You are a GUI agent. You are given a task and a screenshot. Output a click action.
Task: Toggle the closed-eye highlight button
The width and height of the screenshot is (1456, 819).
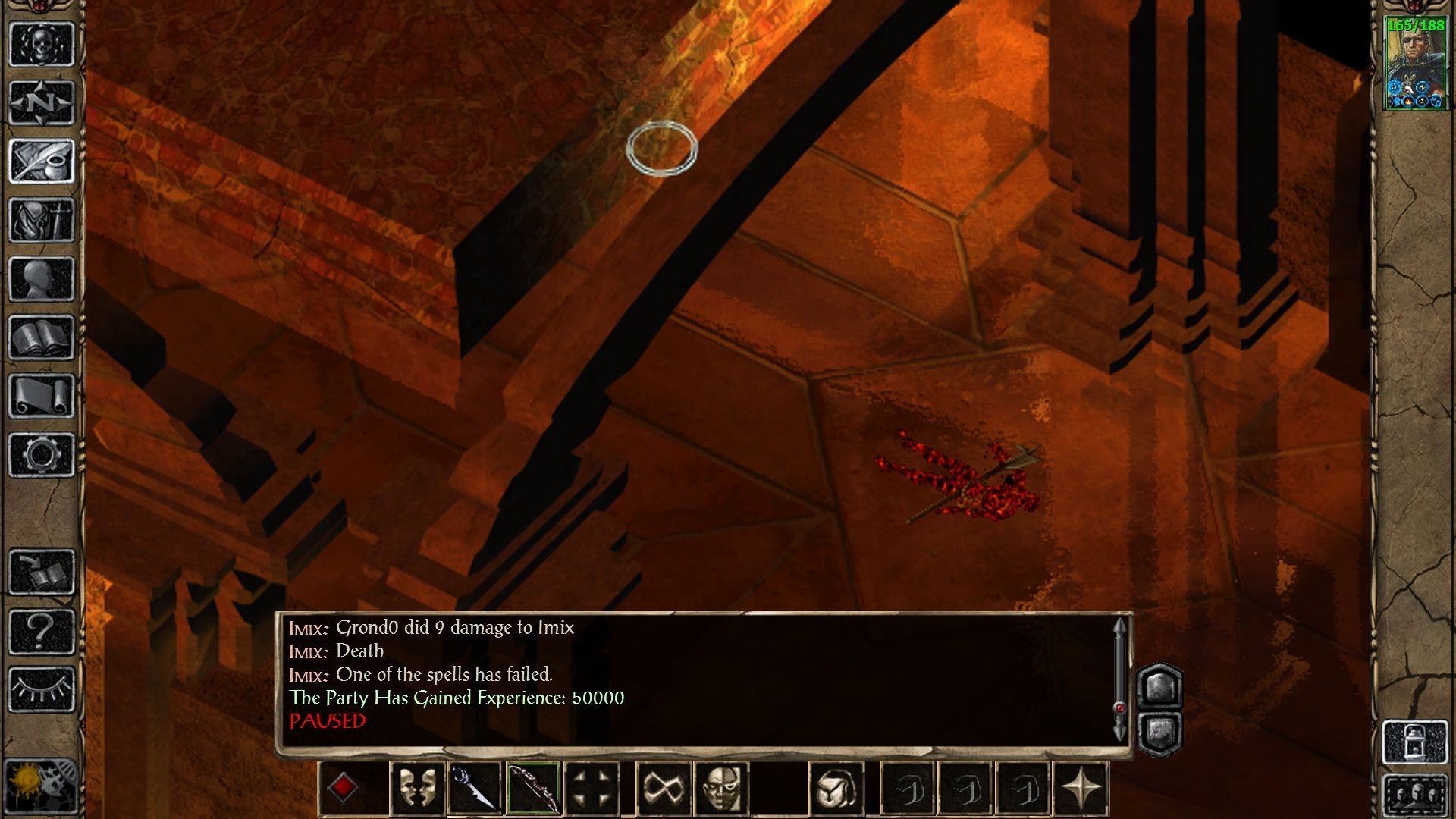(x=42, y=689)
